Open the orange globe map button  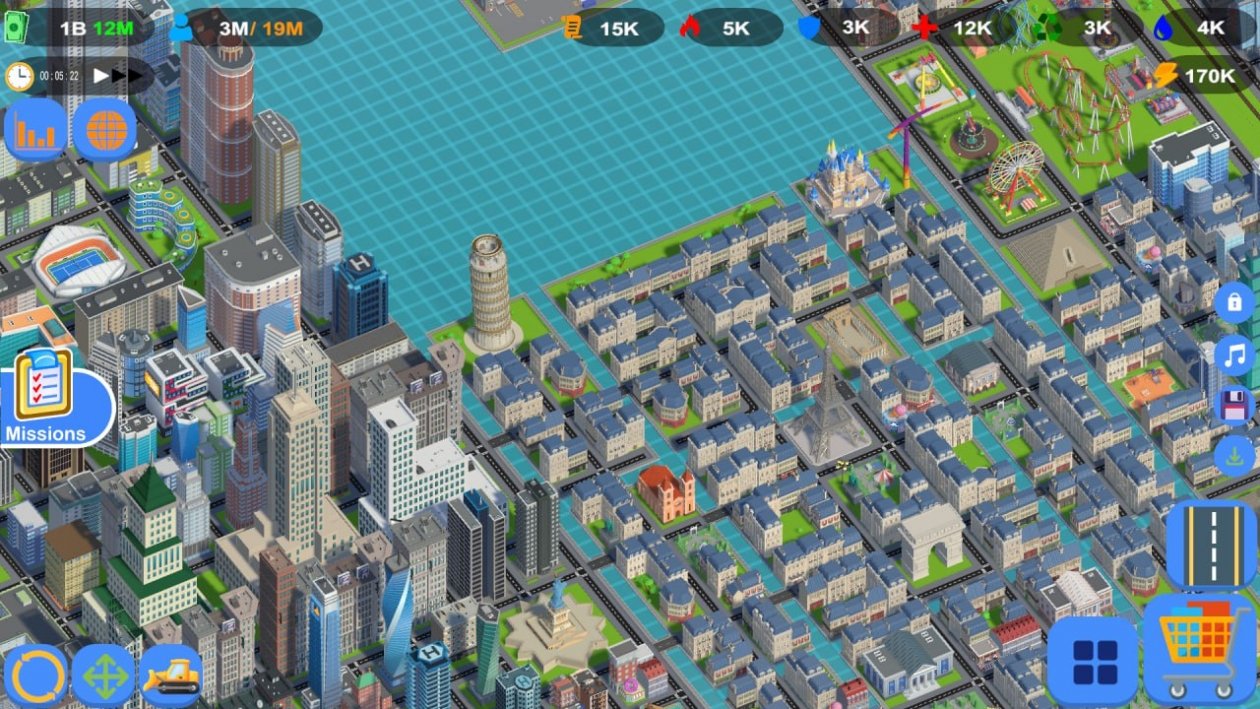coord(104,130)
